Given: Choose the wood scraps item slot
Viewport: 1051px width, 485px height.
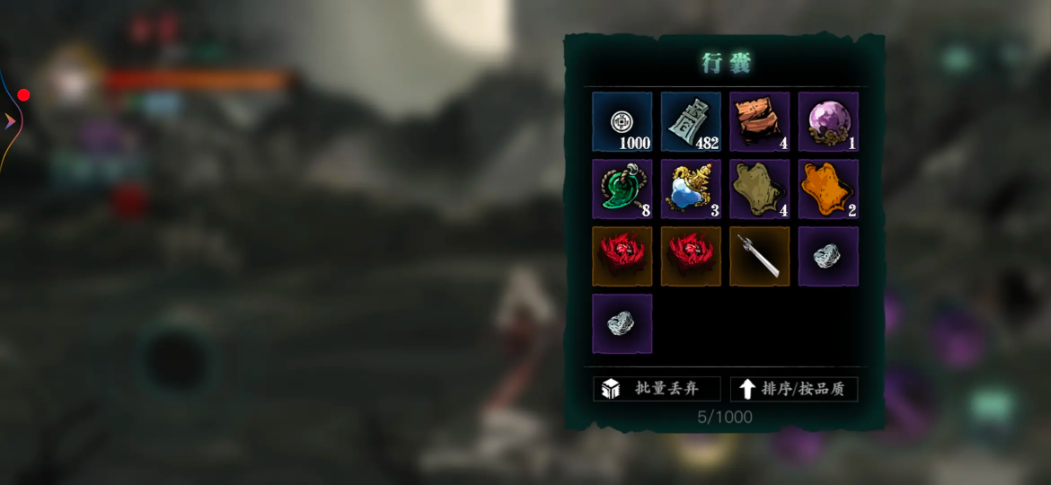Looking at the screenshot, I should coord(759,122).
